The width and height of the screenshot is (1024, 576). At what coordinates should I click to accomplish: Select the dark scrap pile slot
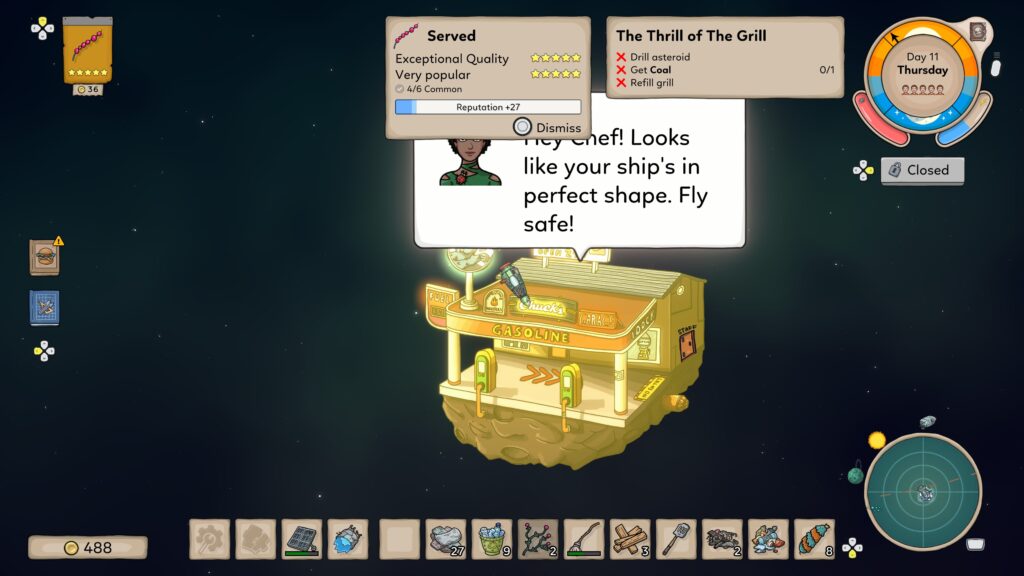pyautogui.click(x=721, y=539)
